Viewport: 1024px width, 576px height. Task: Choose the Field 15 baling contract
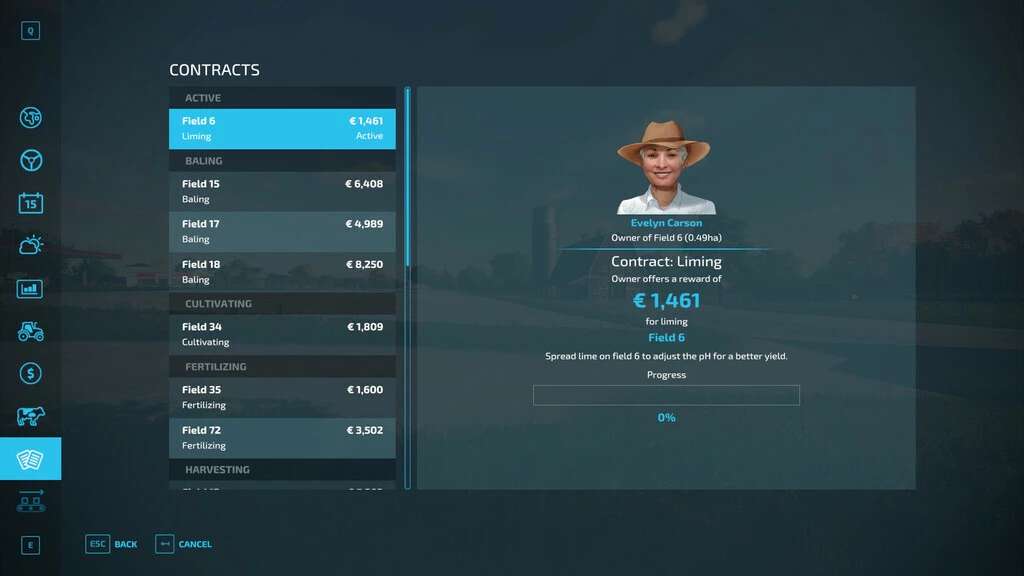(282, 191)
